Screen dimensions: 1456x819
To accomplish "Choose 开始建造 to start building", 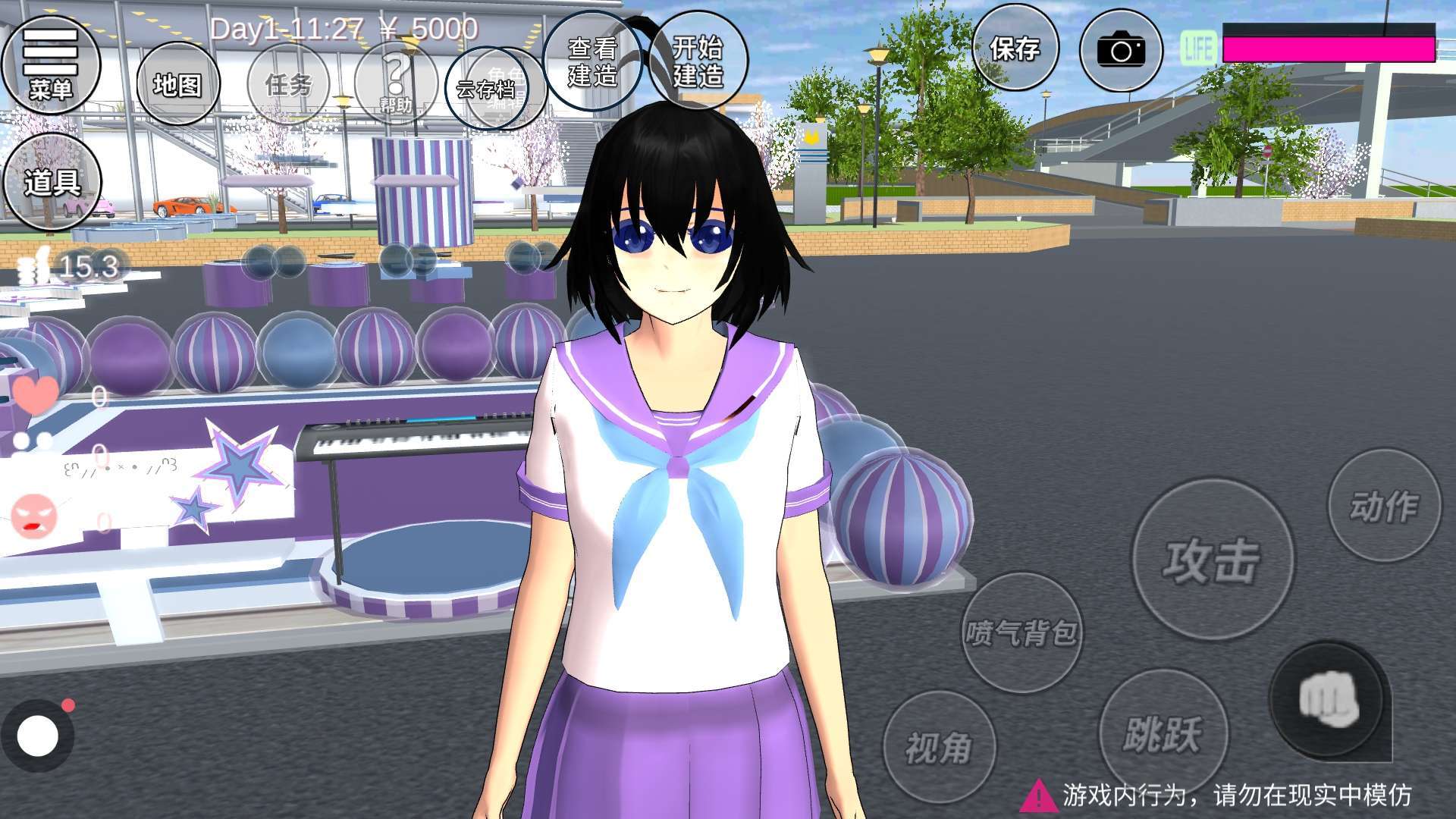I will [x=698, y=61].
